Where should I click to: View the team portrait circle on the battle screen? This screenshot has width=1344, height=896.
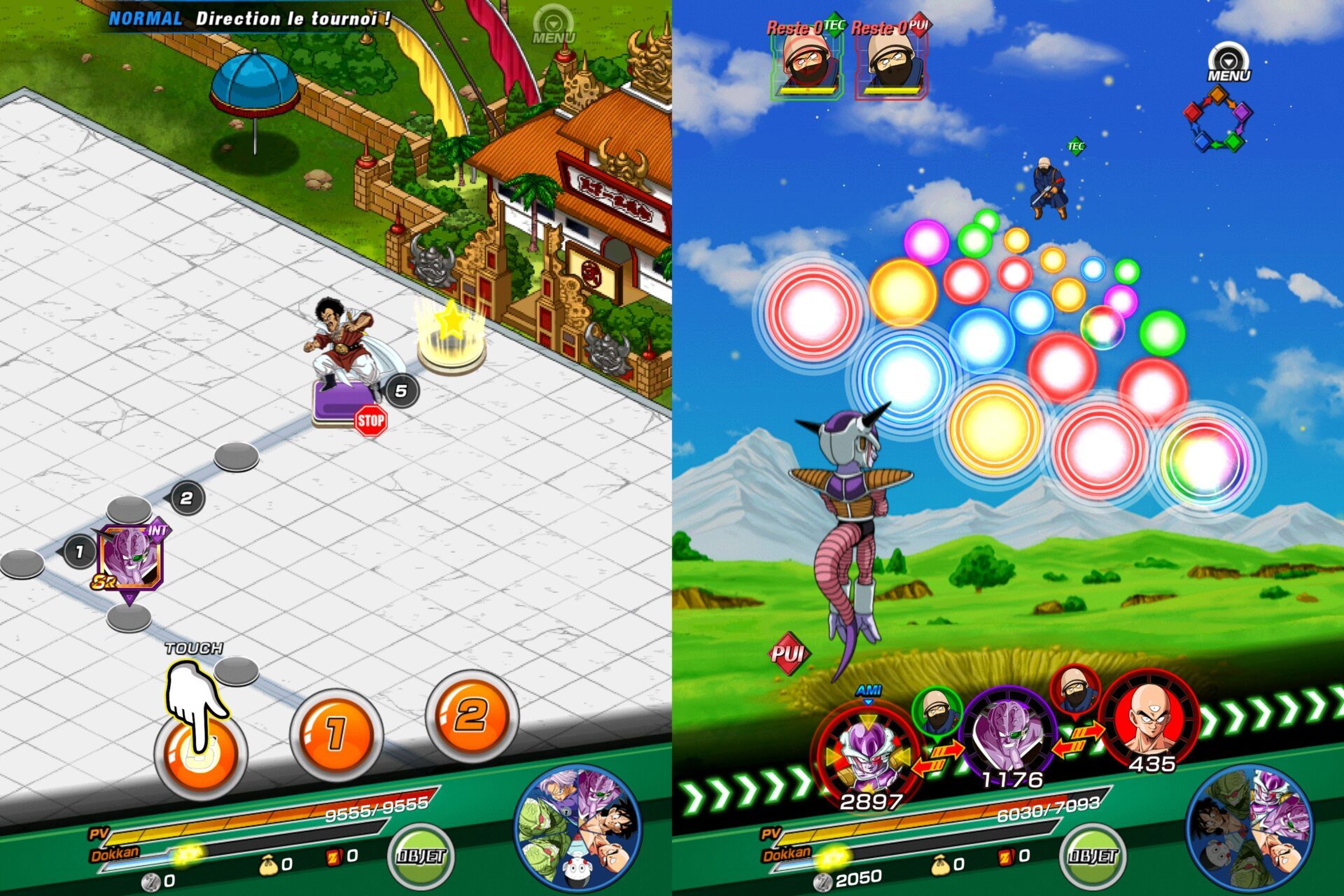click(1250, 828)
